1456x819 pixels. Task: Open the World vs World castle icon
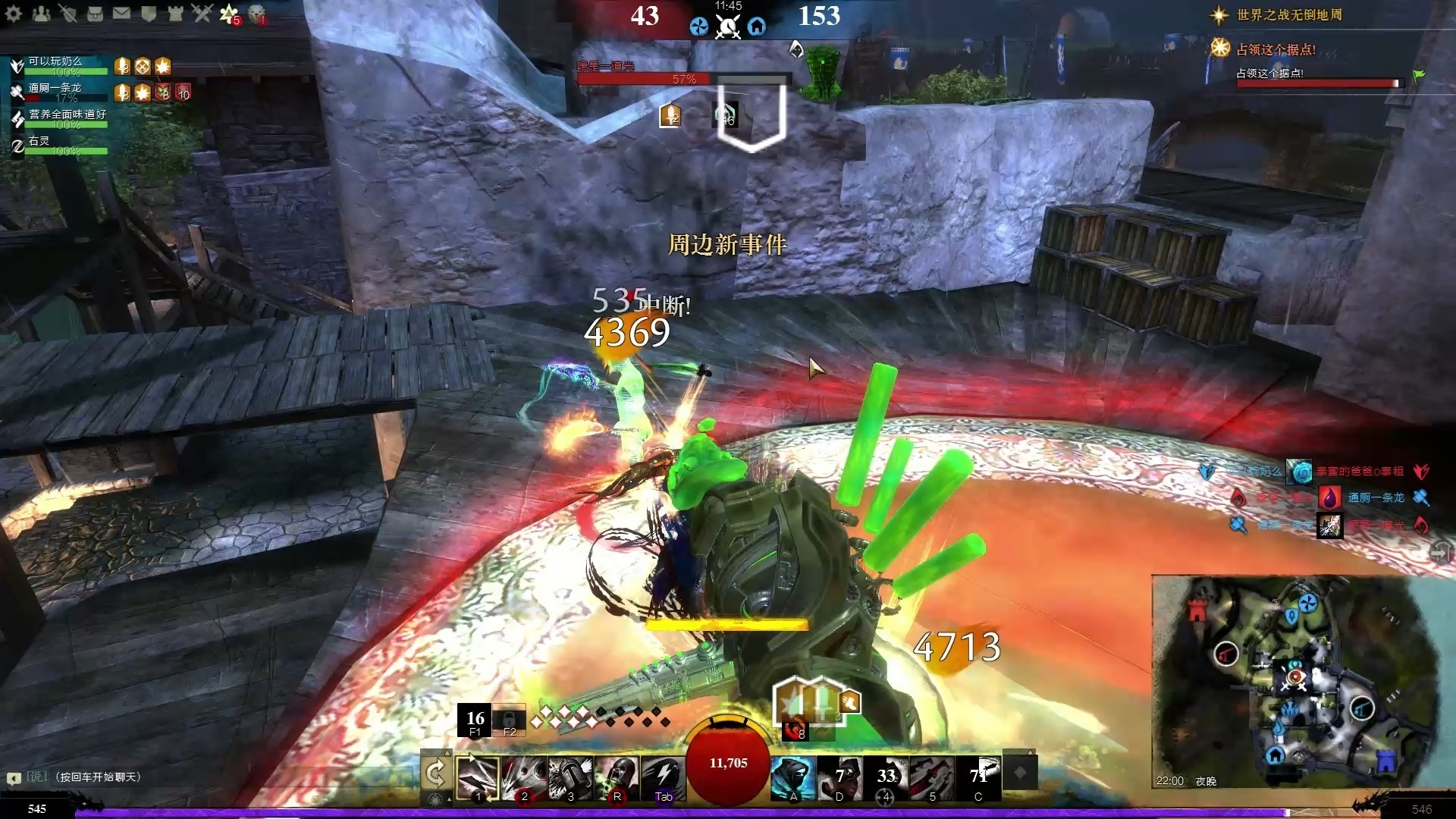click(x=175, y=13)
